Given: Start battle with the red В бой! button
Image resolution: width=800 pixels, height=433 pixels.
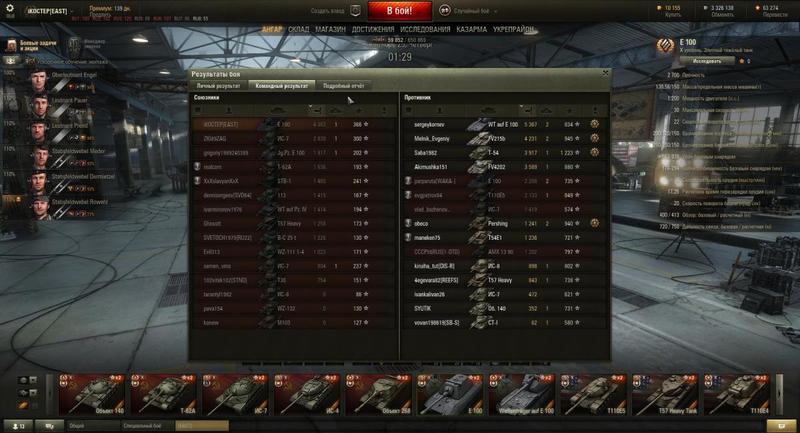Looking at the screenshot, I should click(x=400, y=11).
